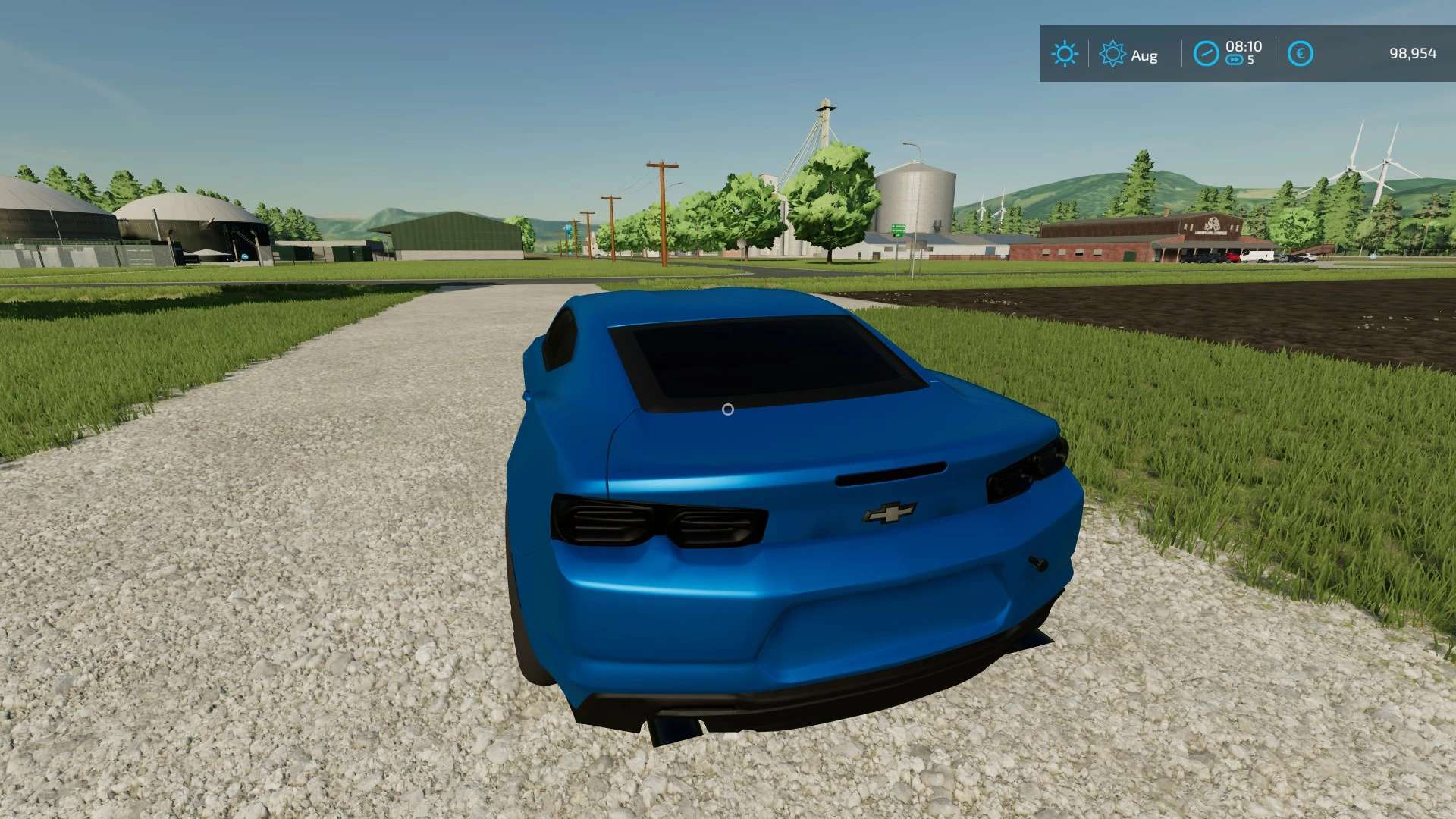1456x819 pixels.
Task: Click the clock icon beside the time
Action: coord(1206,54)
